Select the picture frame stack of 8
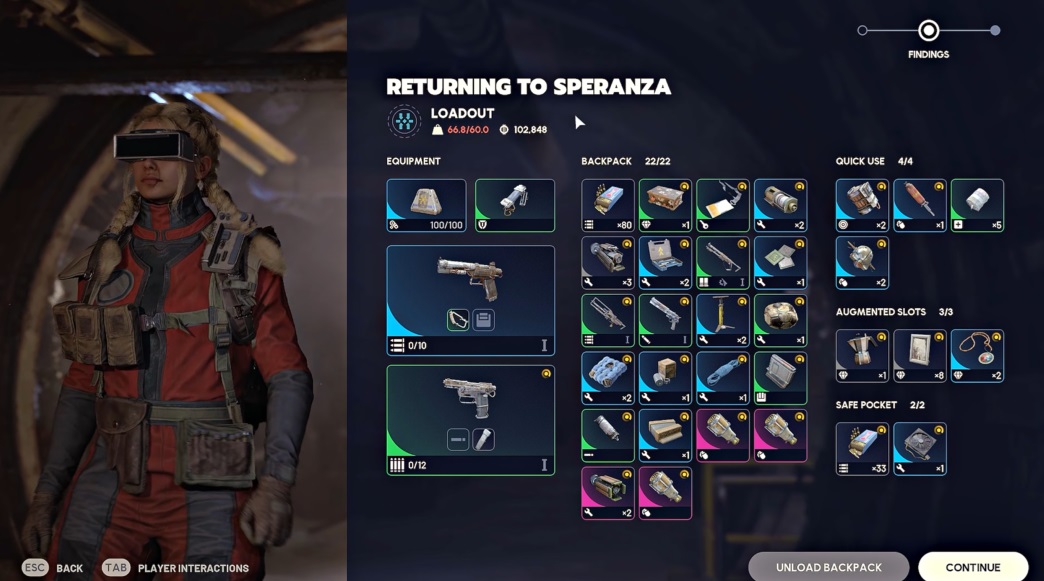Screen dimensions: 1044x581 tap(919, 355)
